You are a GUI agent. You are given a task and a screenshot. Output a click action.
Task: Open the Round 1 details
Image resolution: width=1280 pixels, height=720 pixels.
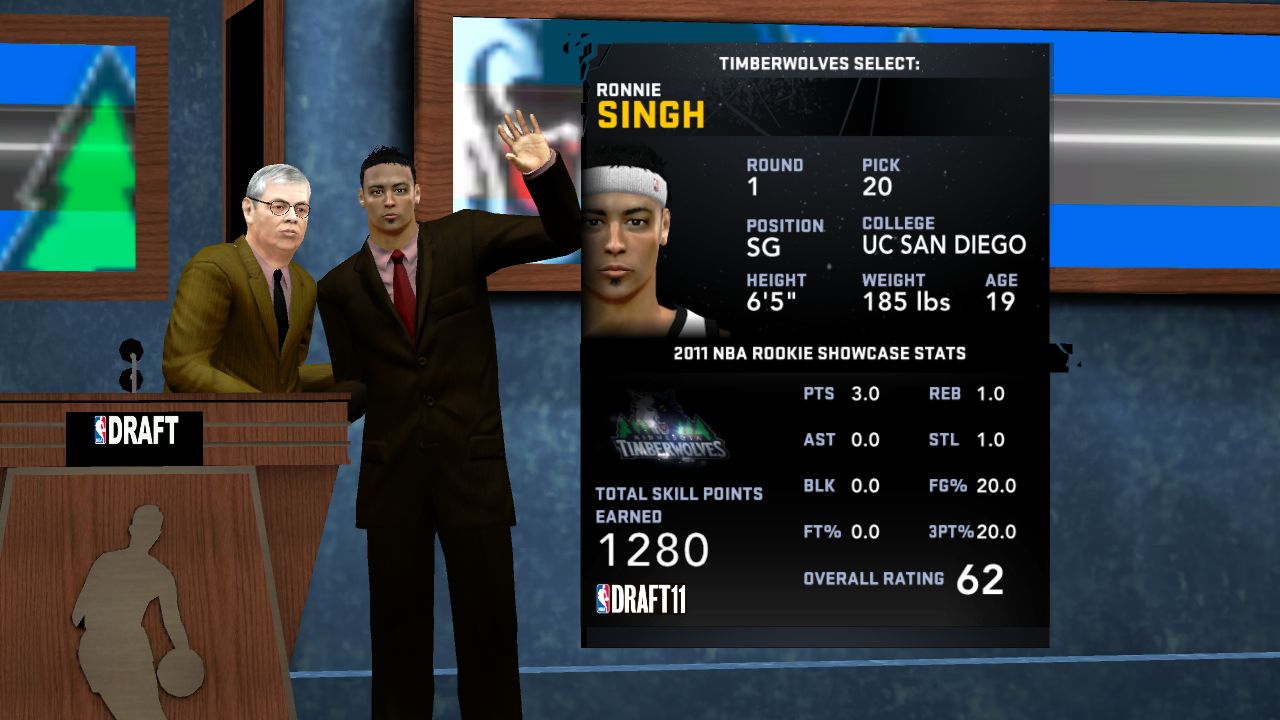[x=775, y=176]
